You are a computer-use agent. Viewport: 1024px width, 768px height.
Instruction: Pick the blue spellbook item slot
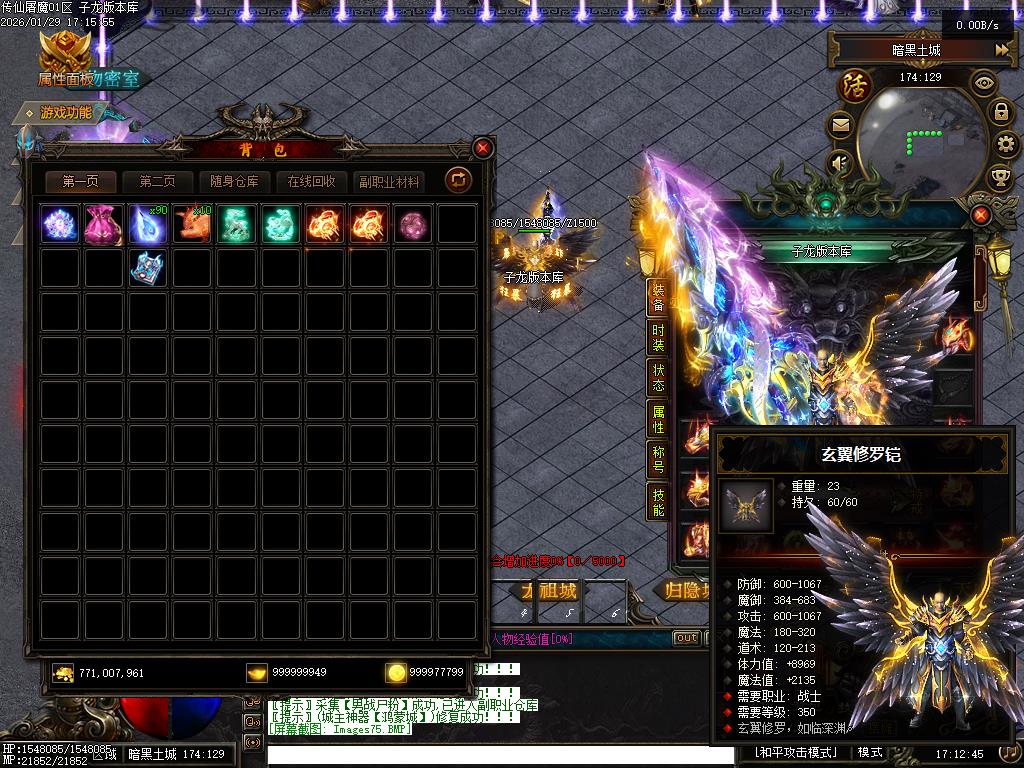(x=147, y=268)
